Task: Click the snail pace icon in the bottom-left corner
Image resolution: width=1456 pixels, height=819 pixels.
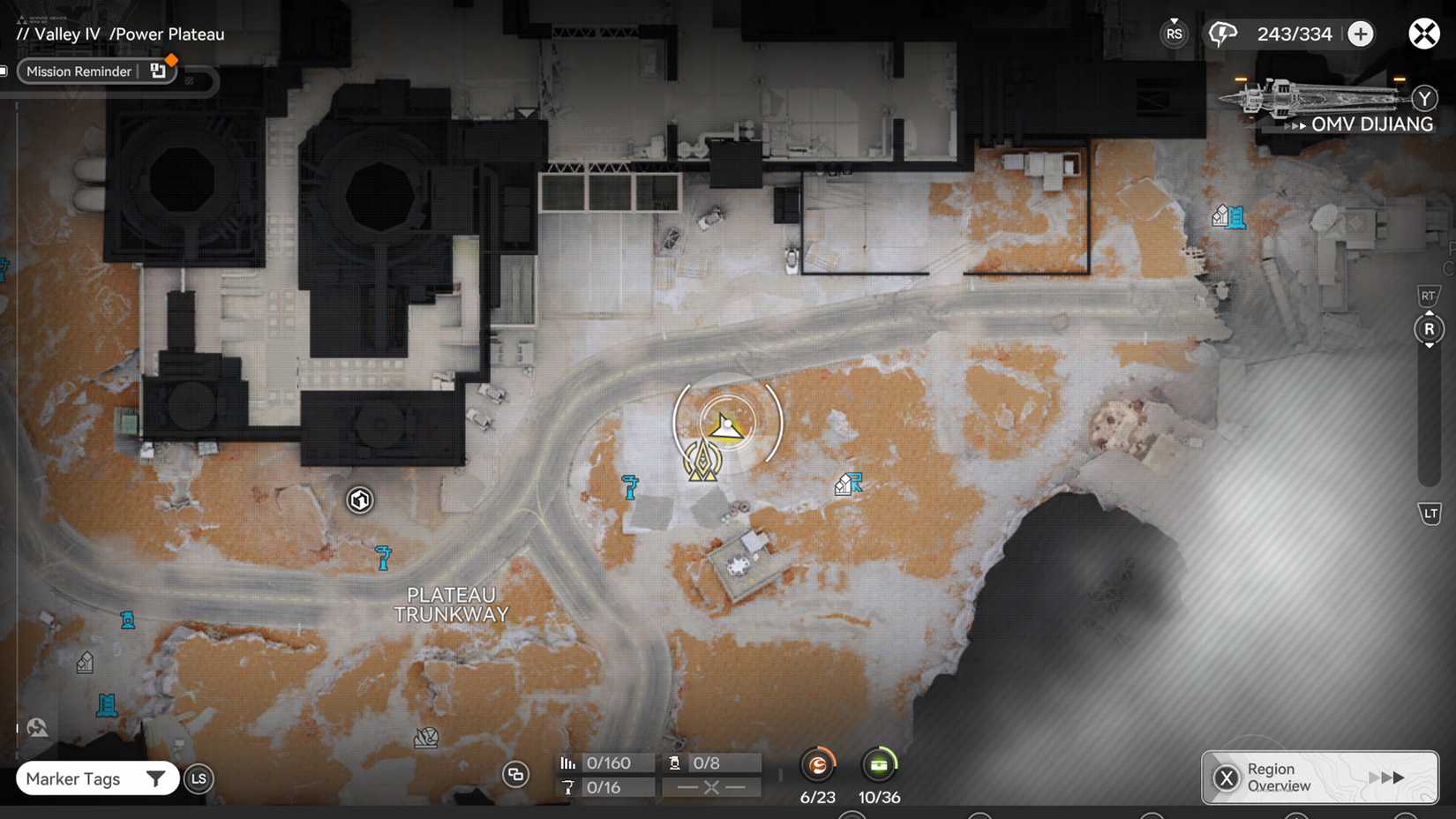Action: click(x=36, y=726)
